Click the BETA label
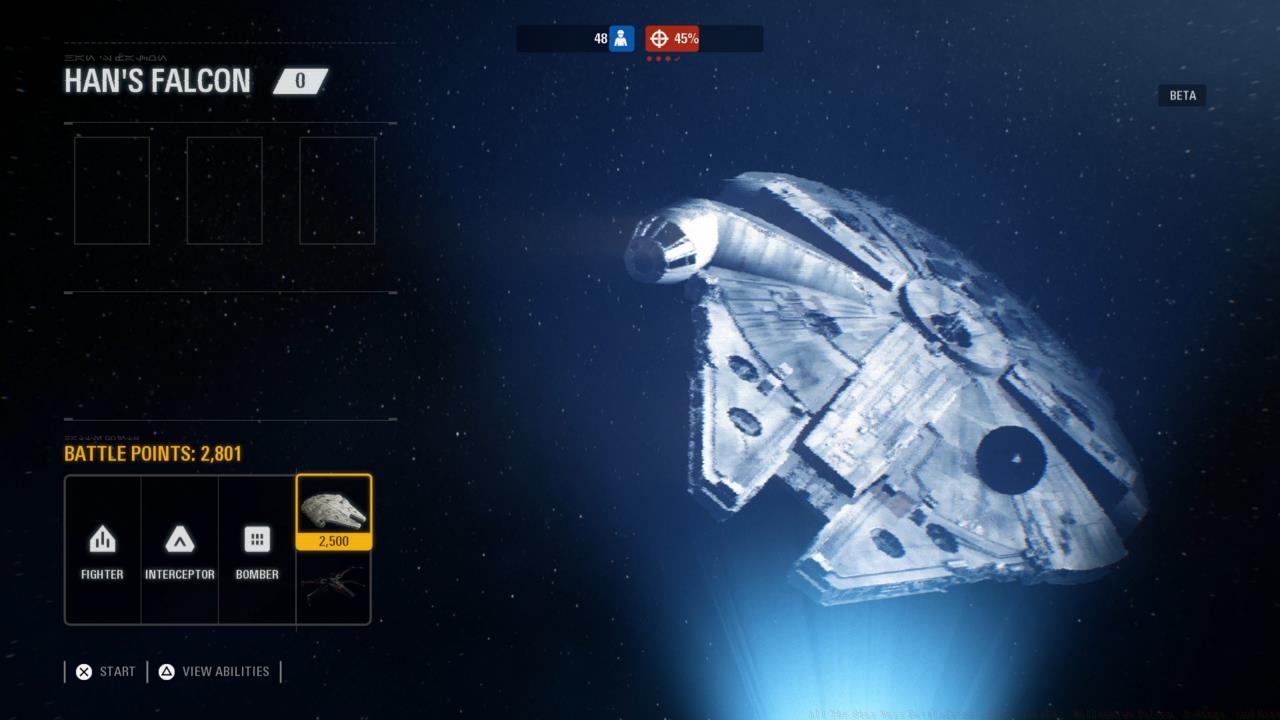 pos(1182,95)
